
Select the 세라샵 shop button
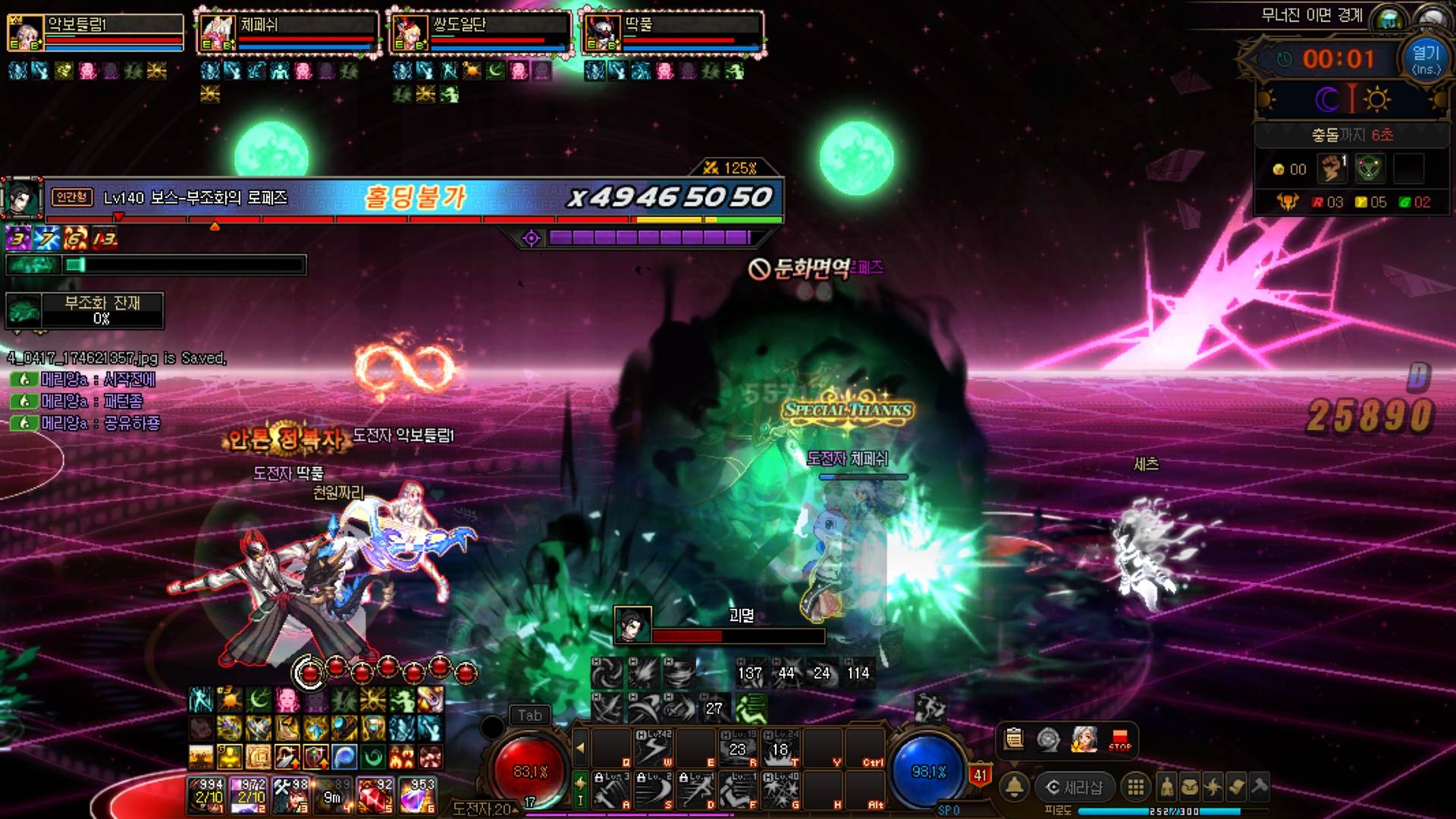1075,787
